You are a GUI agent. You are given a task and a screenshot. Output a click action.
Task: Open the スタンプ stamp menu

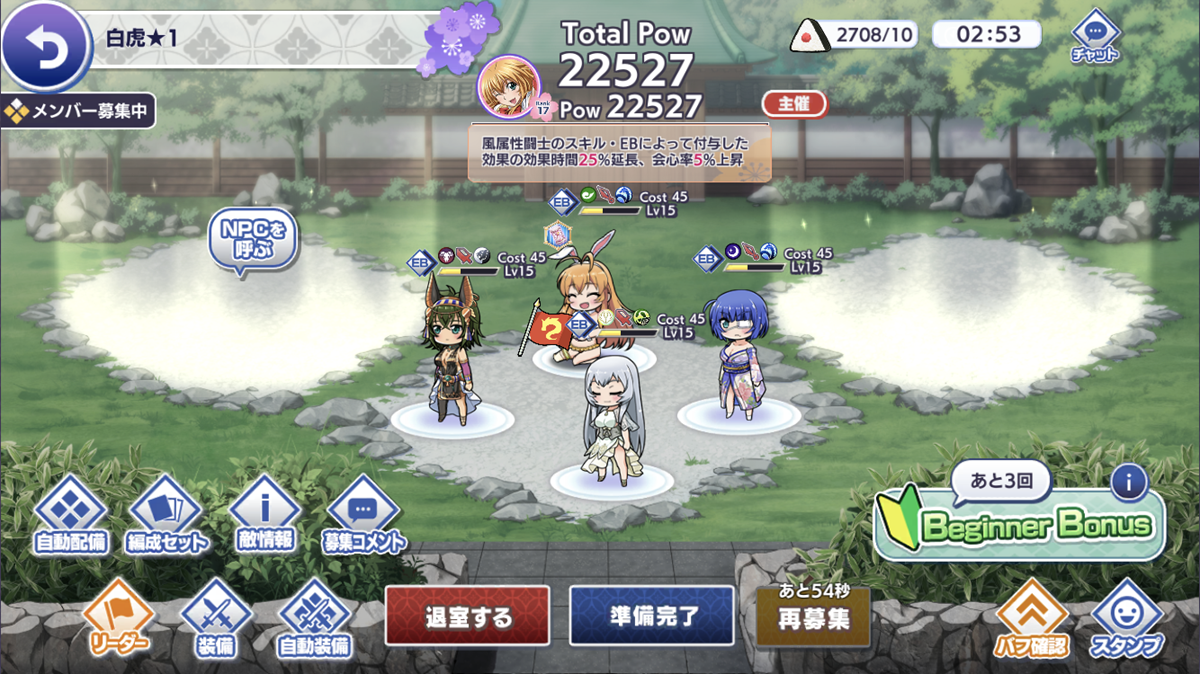pos(1127,618)
